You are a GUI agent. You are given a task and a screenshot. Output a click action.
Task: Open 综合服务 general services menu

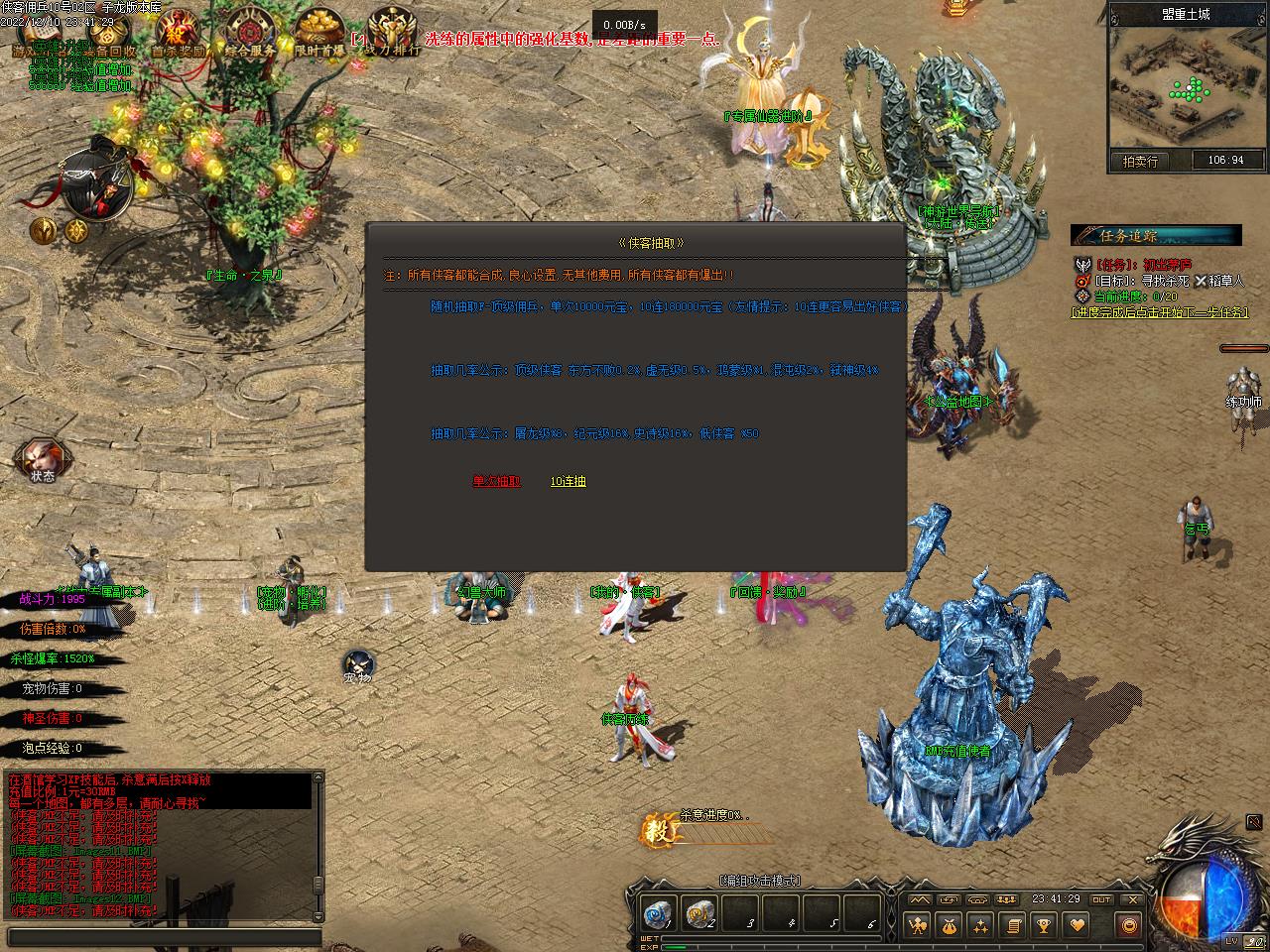pyautogui.click(x=250, y=33)
